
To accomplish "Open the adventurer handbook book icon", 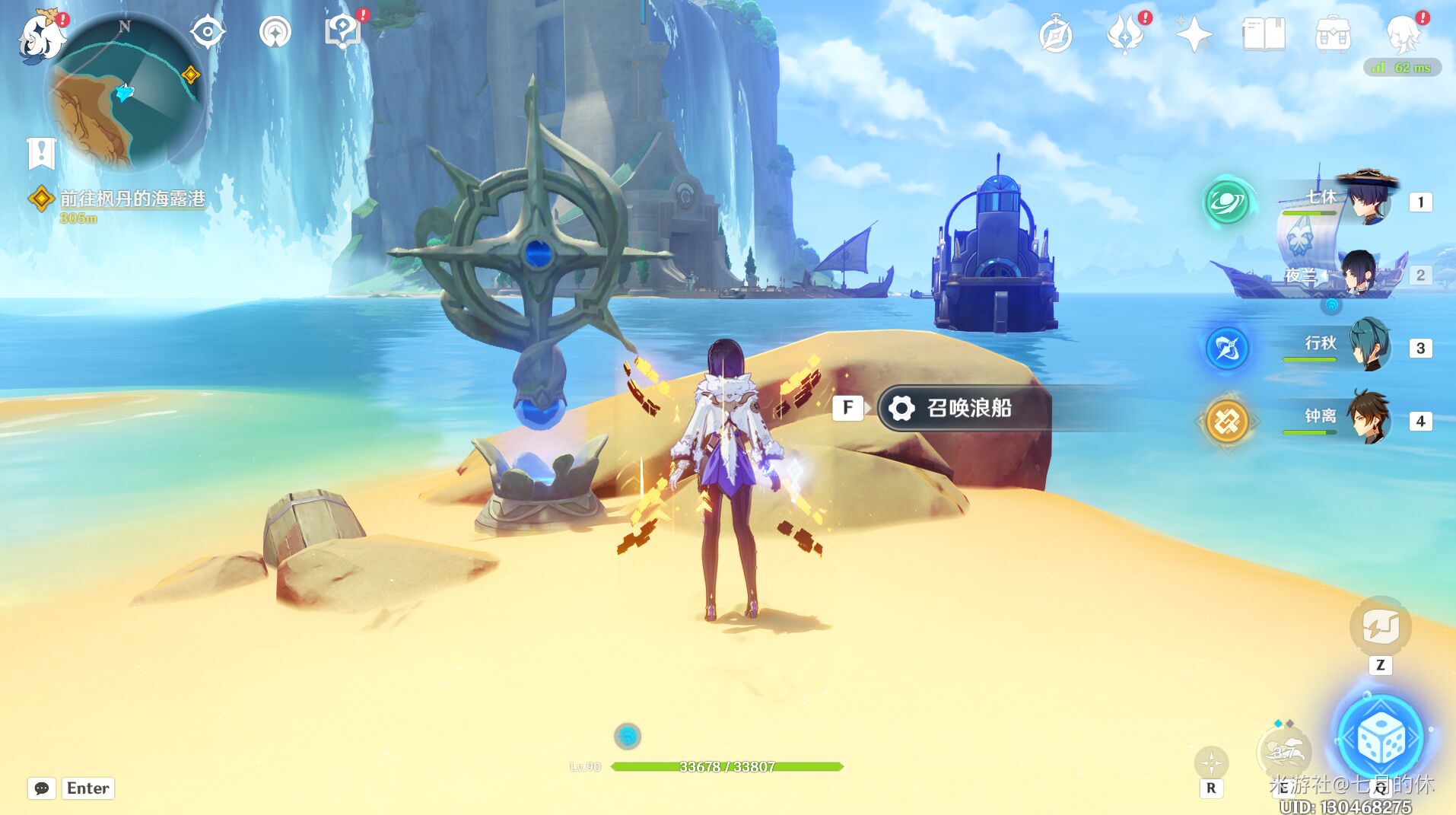I will pyautogui.click(x=1264, y=35).
